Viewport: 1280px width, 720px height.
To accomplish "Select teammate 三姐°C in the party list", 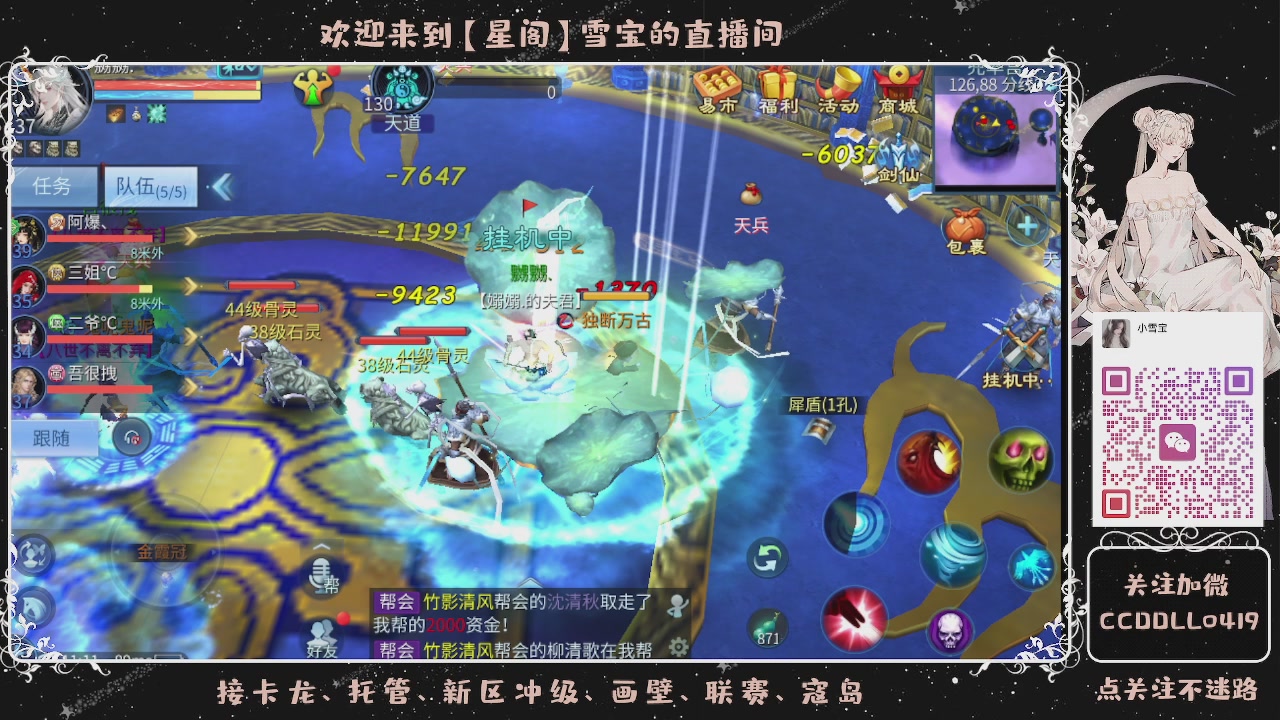I will point(90,272).
